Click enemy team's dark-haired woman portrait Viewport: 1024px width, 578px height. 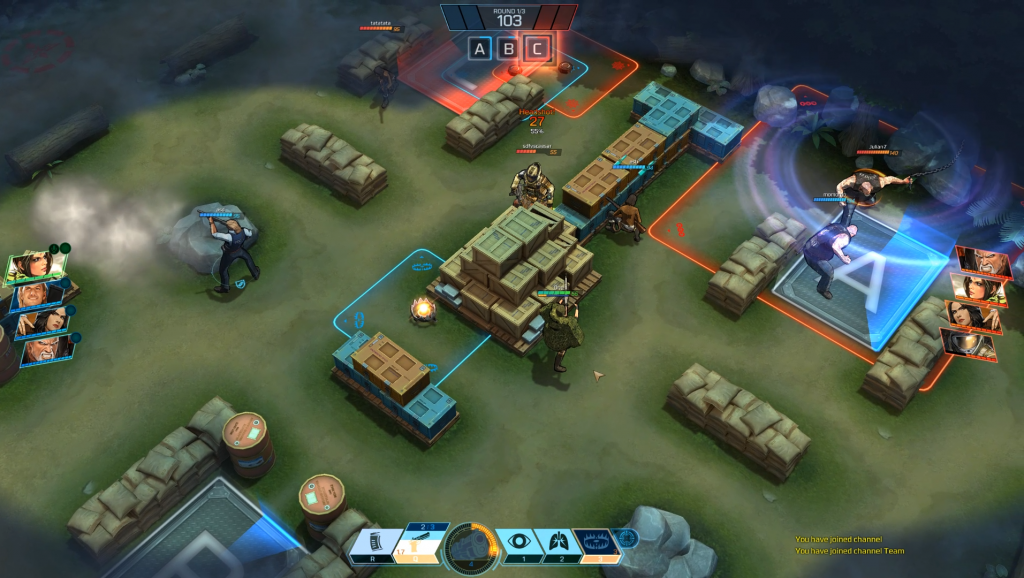point(974,318)
